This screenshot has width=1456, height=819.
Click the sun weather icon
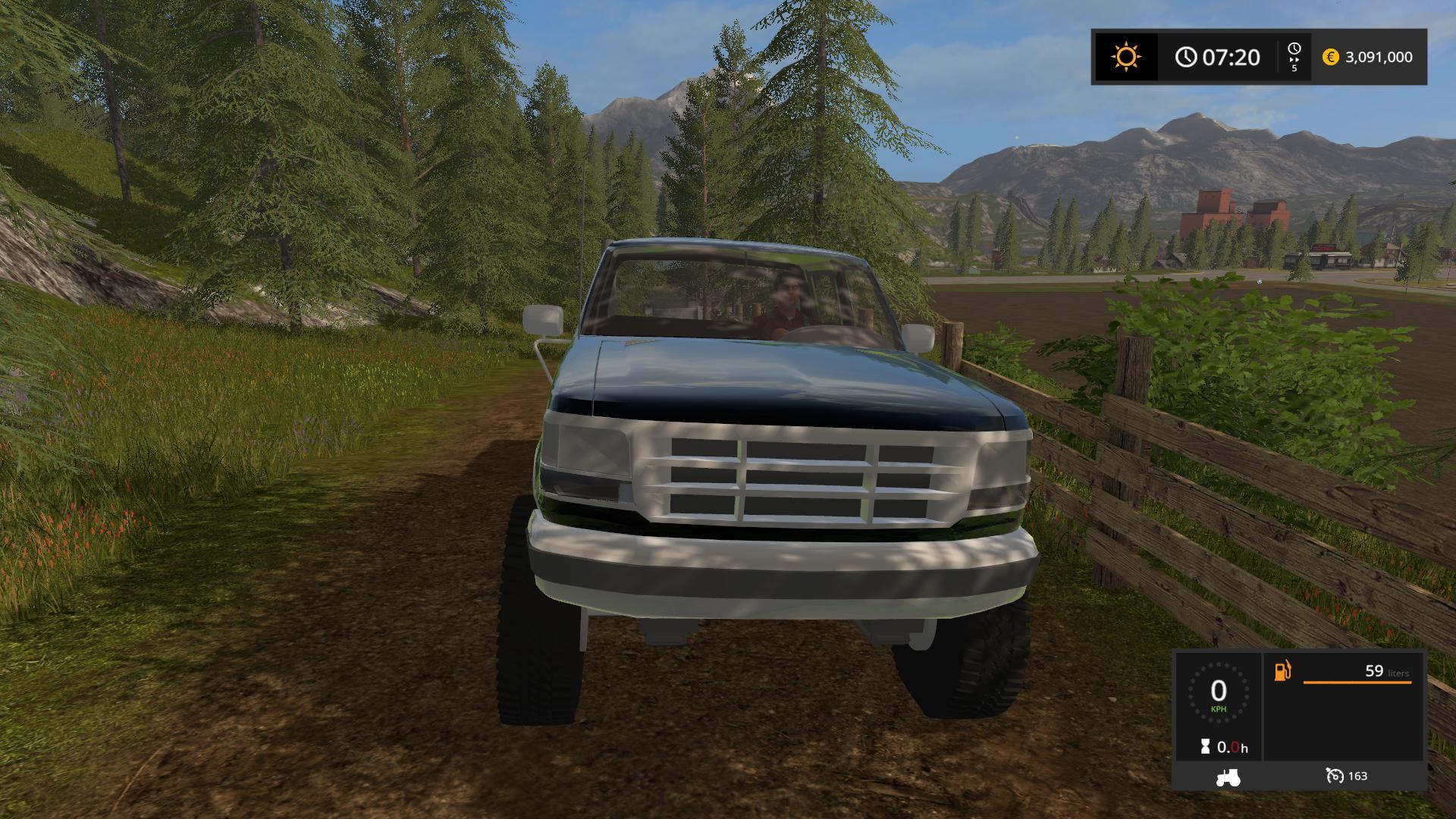pos(1125,57)
